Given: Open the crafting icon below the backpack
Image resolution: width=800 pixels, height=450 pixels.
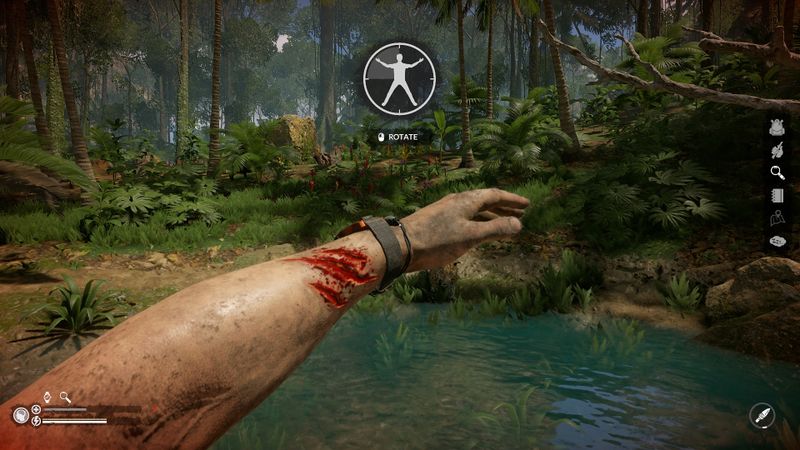Looking at the screenshot, I should coord(777,150).
